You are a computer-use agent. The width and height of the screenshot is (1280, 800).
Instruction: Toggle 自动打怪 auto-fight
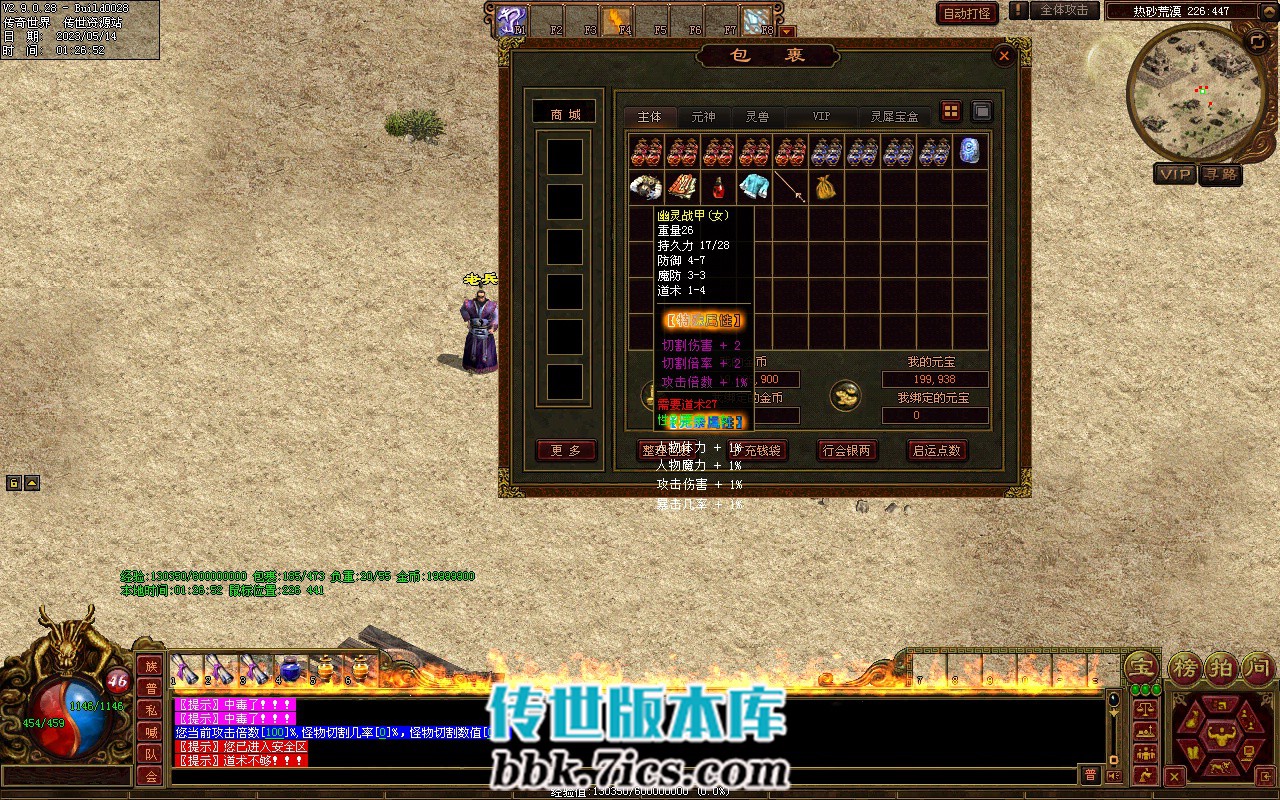967,13
